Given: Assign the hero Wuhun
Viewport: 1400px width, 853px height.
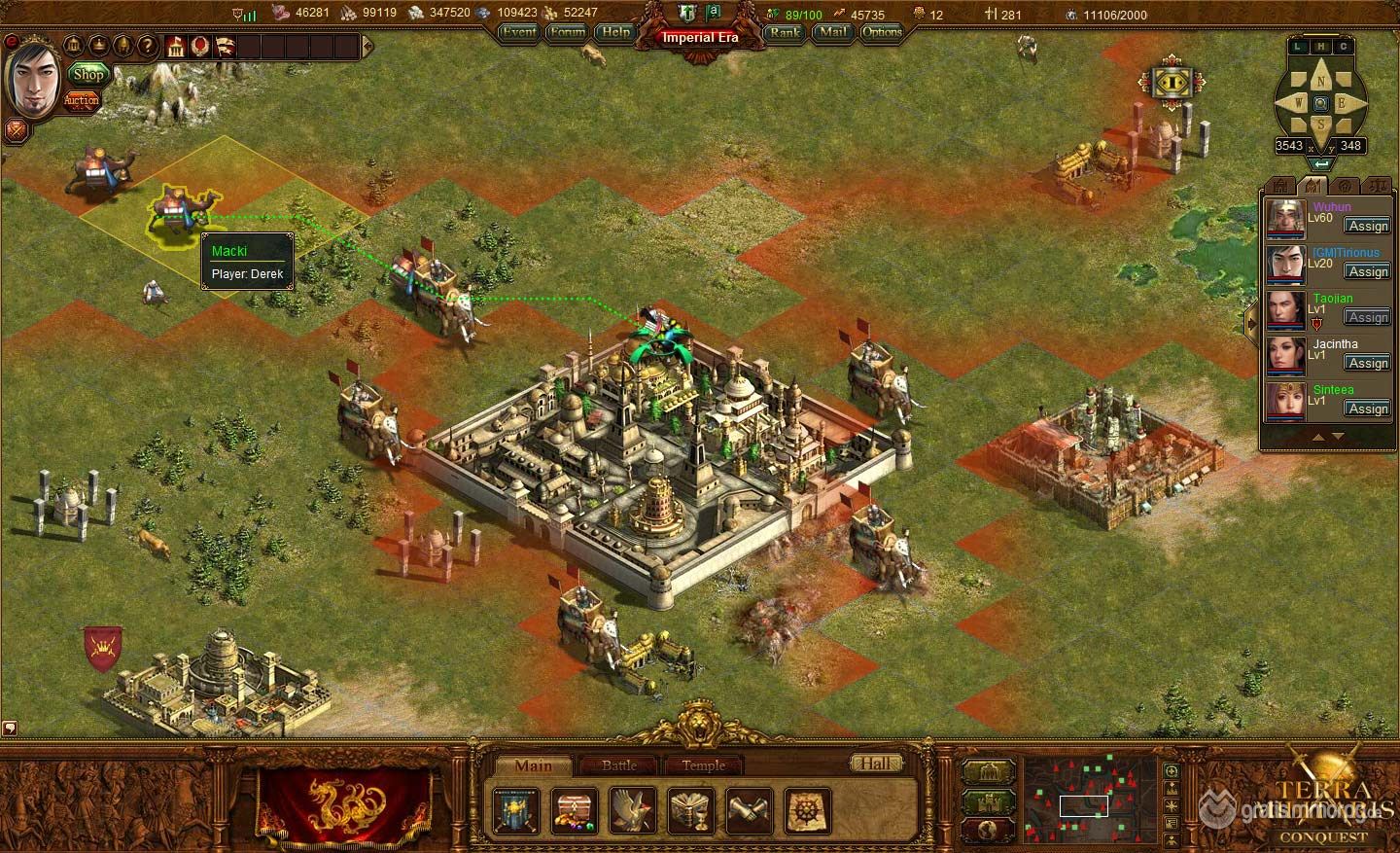Looking at the screenshot, I should 1368,226.
